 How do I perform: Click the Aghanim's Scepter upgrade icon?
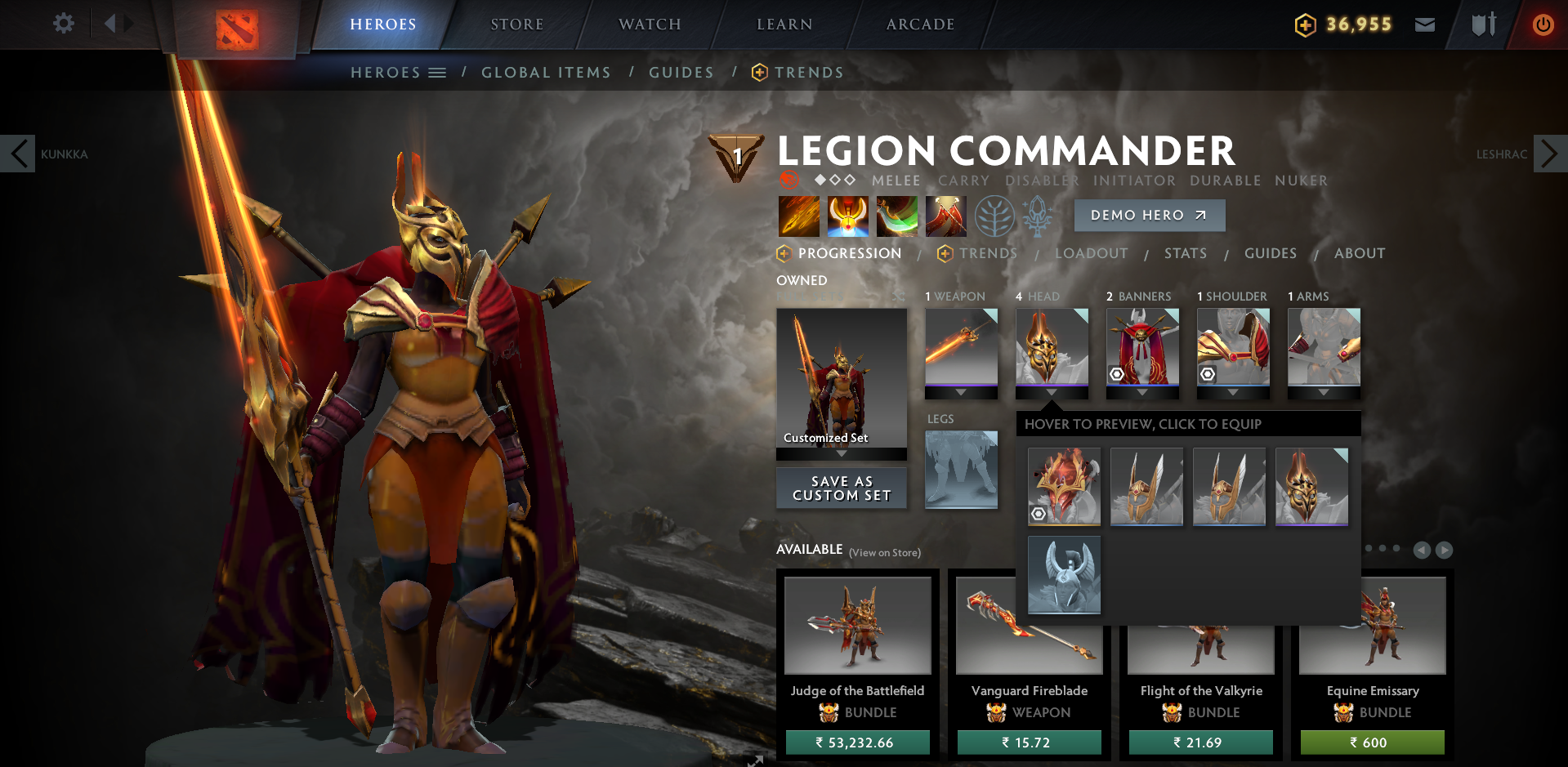click(x=1039, y=216)
